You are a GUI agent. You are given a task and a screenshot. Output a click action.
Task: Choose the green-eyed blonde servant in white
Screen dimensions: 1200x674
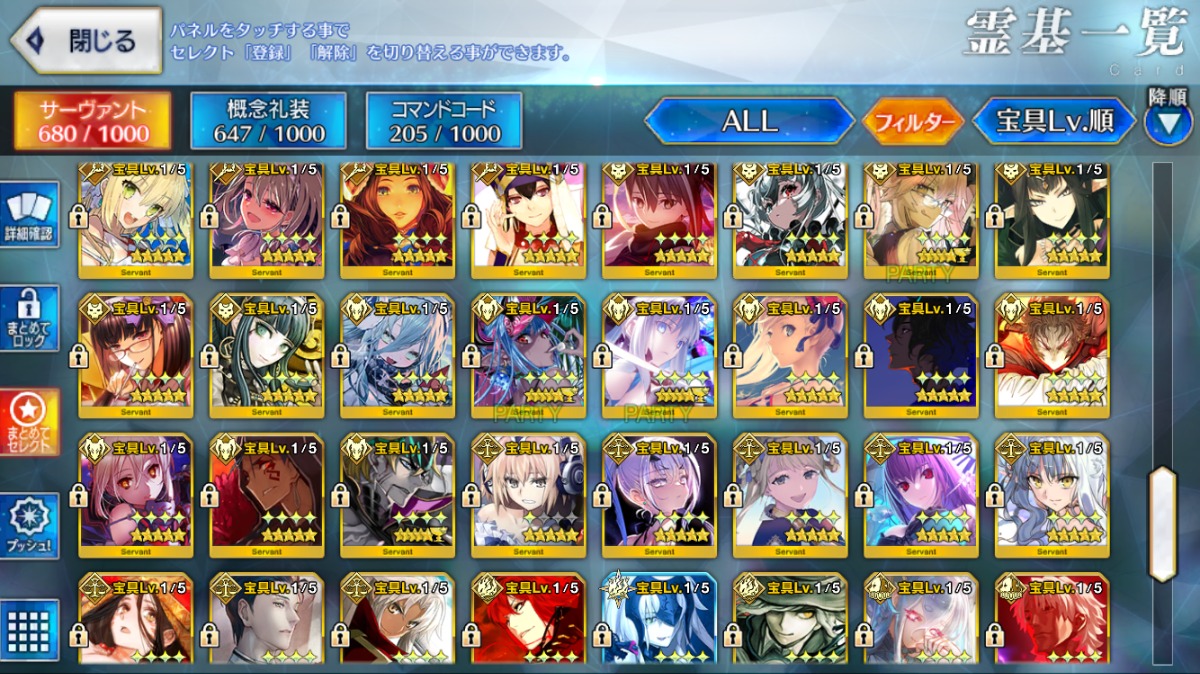(x=136, y=215)
